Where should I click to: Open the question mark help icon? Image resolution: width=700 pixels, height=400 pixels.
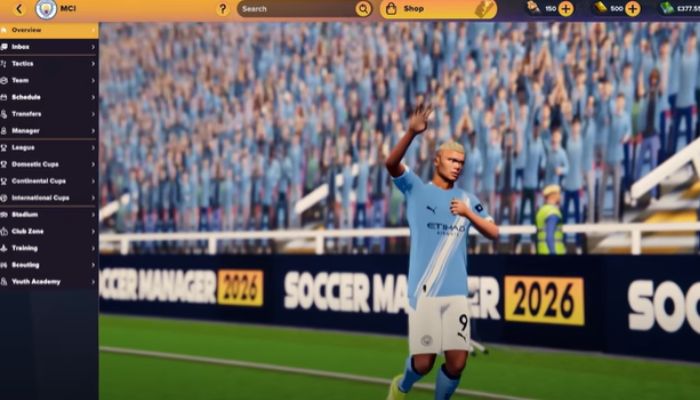pos(222,9)
